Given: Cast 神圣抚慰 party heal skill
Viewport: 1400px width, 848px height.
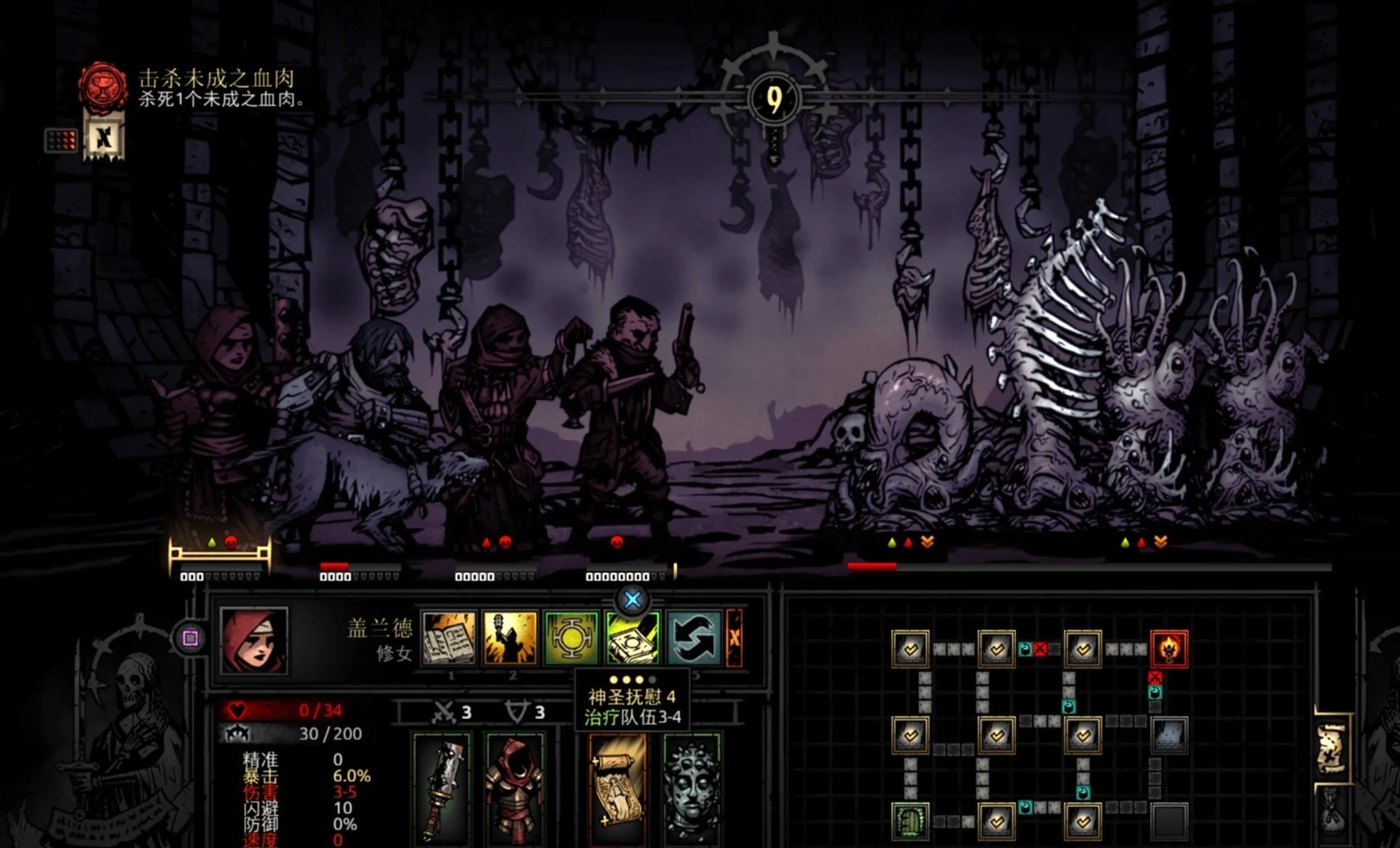Looking at the screenshot, I should click(x=632, y=639).
